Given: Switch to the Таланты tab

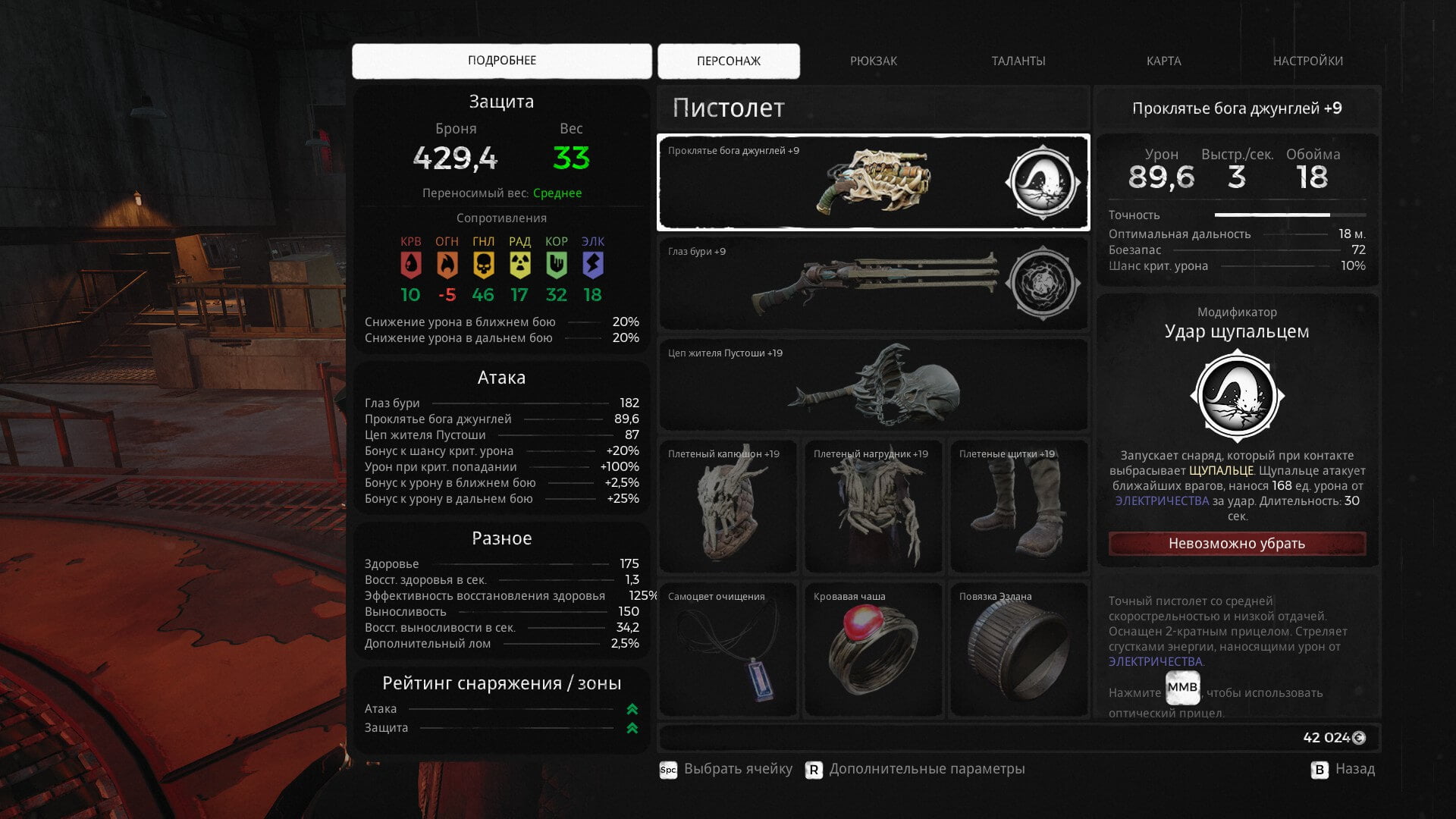Looking at the screenshot, I should (1018, 61).
